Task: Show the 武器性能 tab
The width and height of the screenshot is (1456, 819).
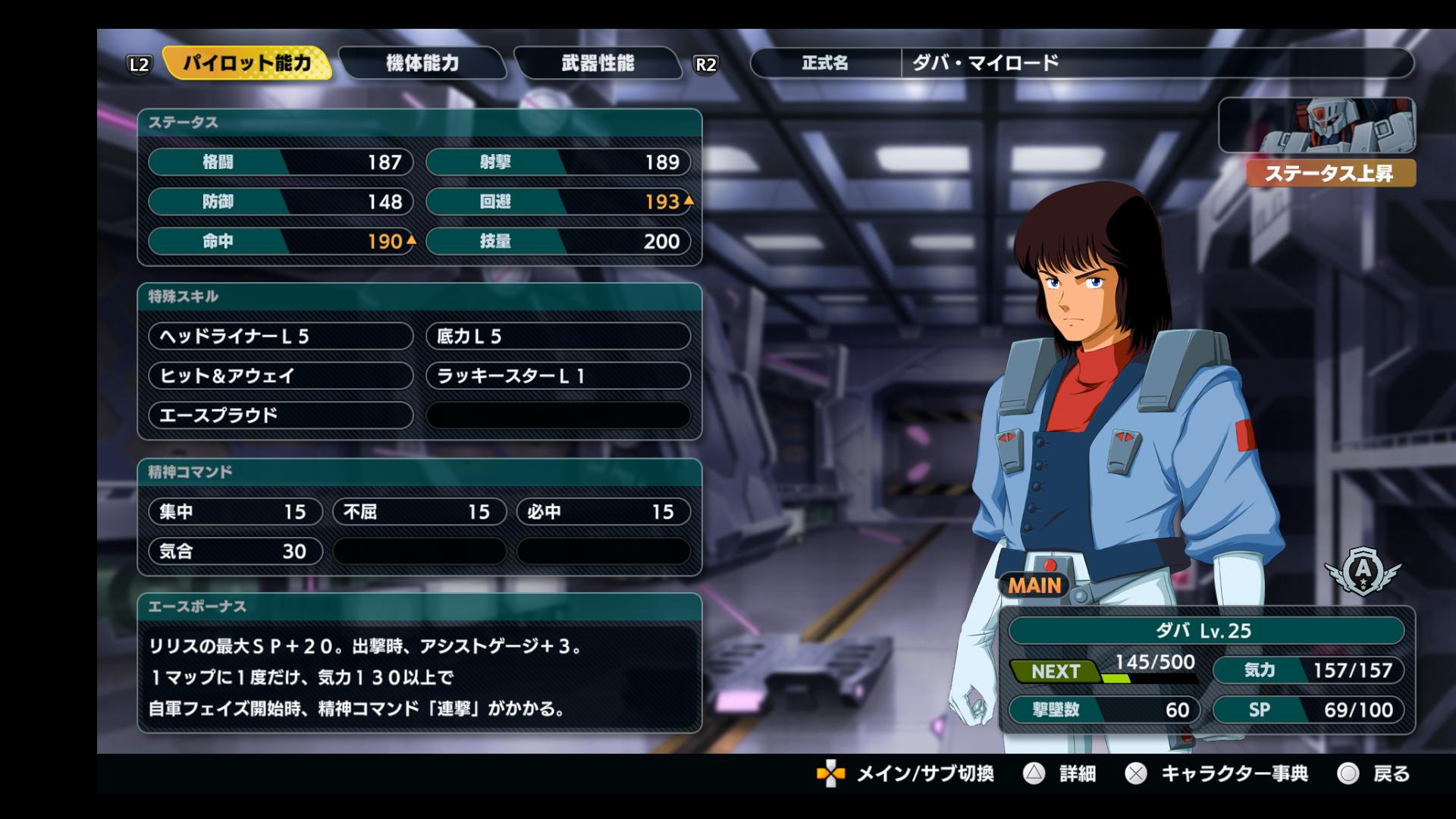Action: click(x=598, y=63)
